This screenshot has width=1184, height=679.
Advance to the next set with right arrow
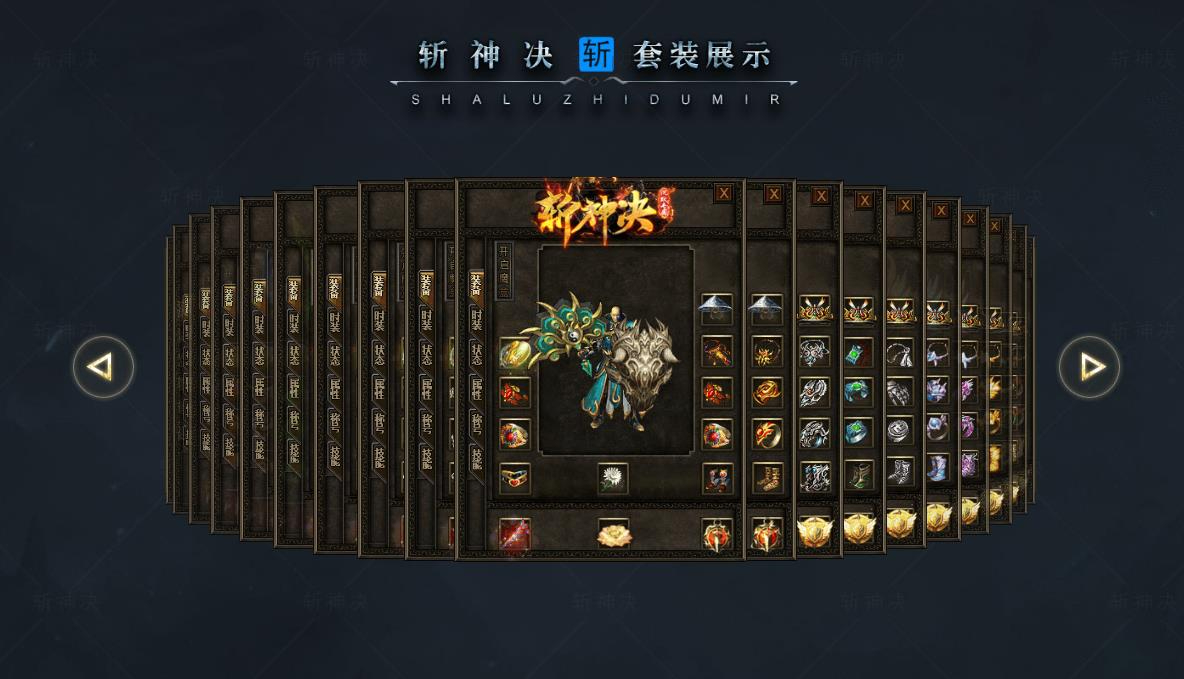click(1089, 367)
